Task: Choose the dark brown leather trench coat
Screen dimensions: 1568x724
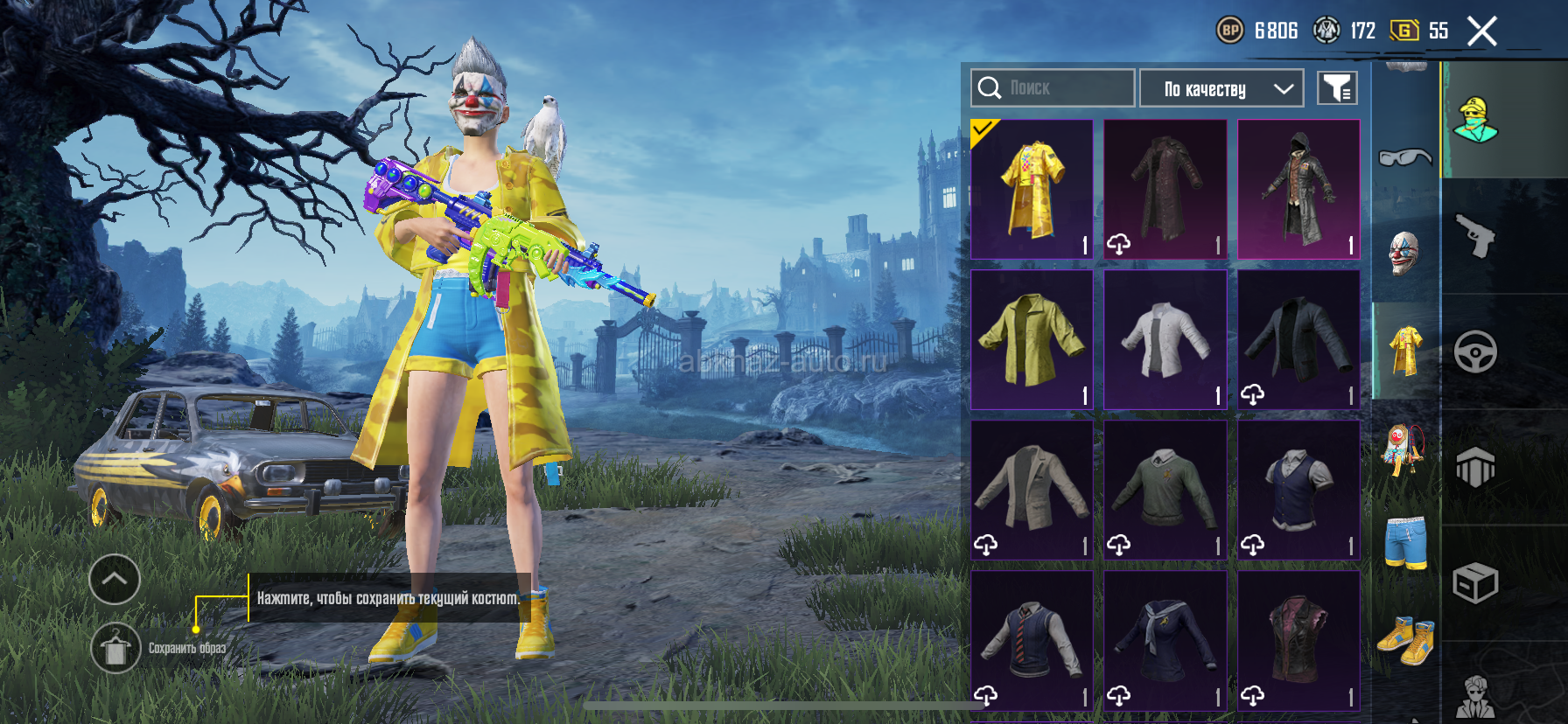Action: [1165, 189]
